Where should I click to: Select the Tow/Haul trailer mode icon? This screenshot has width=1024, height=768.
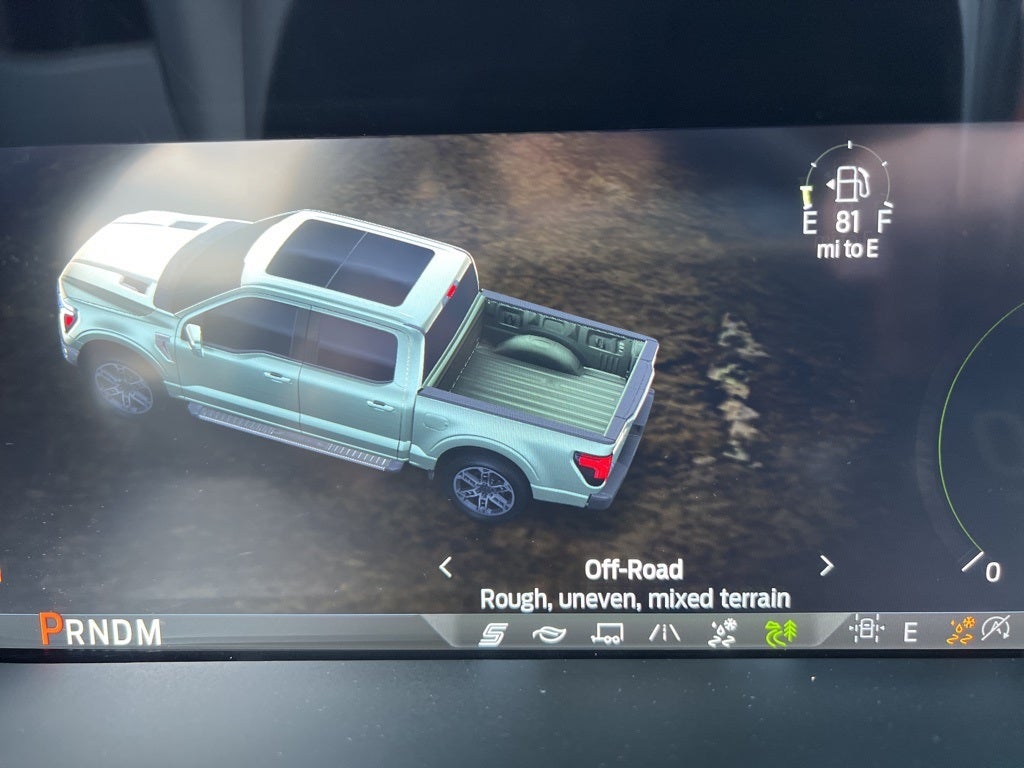(x=606, y=633)
